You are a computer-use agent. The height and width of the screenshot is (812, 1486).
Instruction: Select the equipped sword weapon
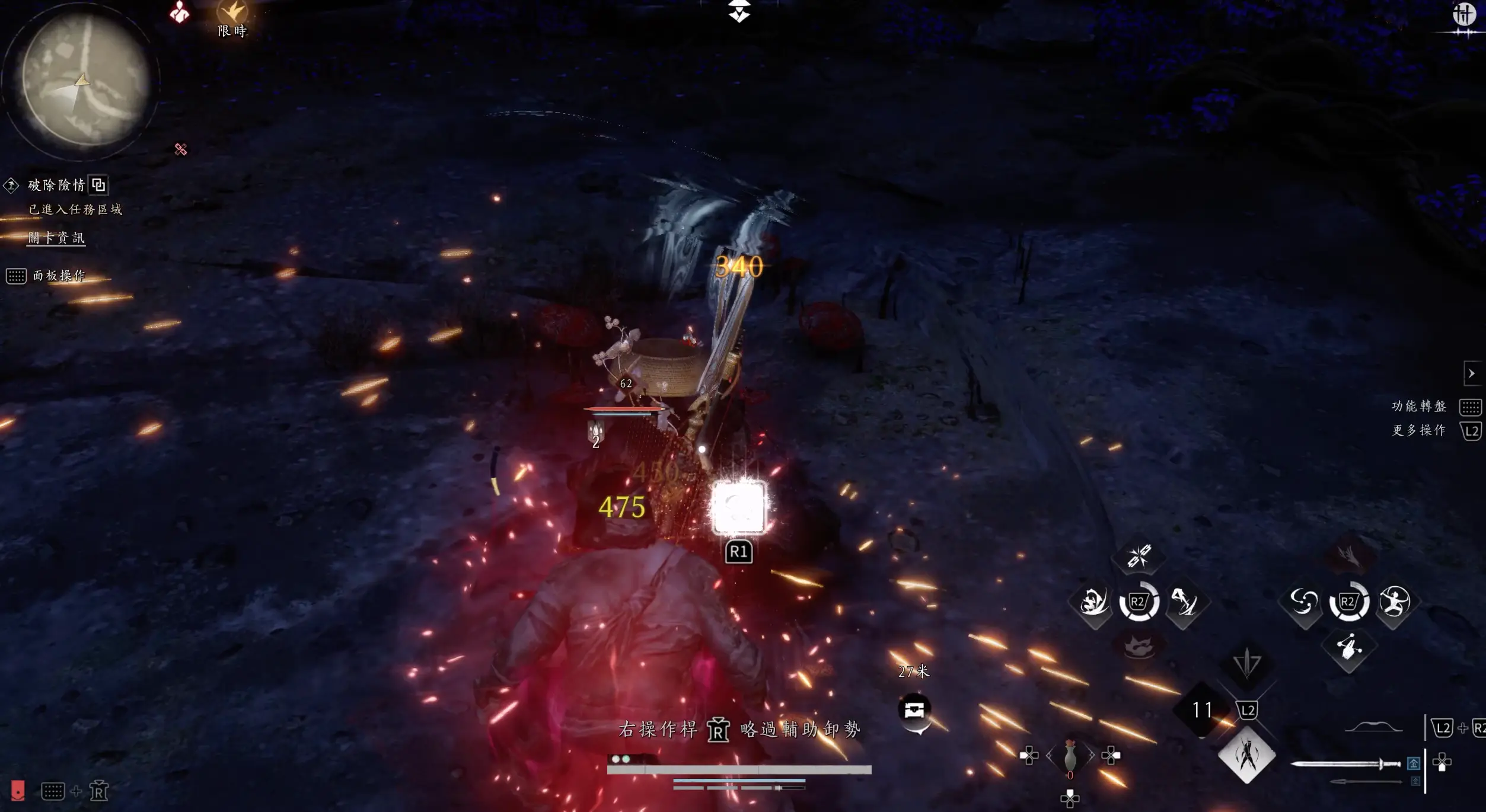pyautogui.click(x=1346, y=764)
